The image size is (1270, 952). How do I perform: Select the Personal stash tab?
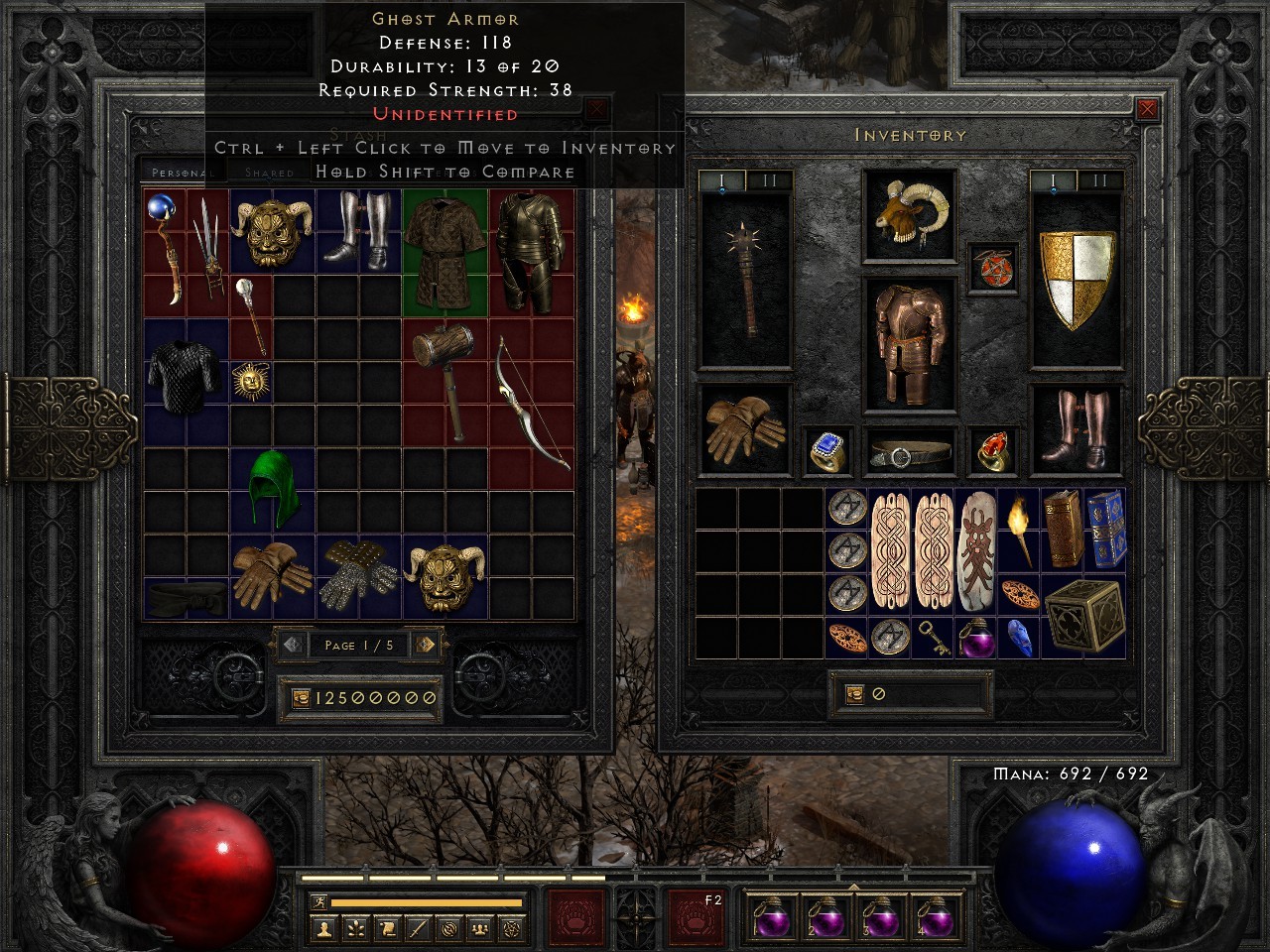tap(184, 171)
